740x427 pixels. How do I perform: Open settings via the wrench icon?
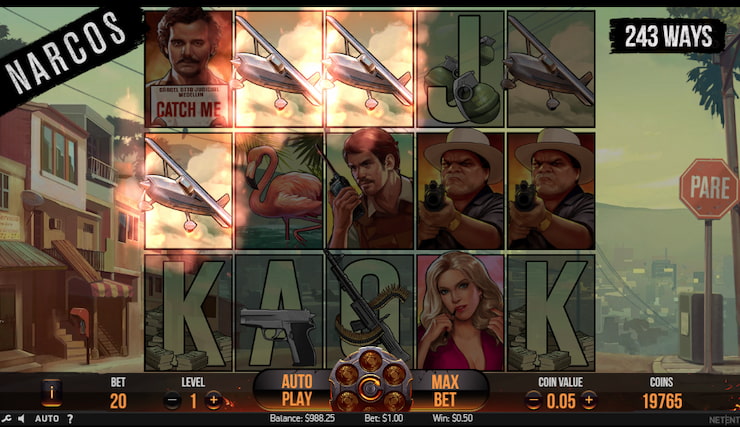pos(7,419)
